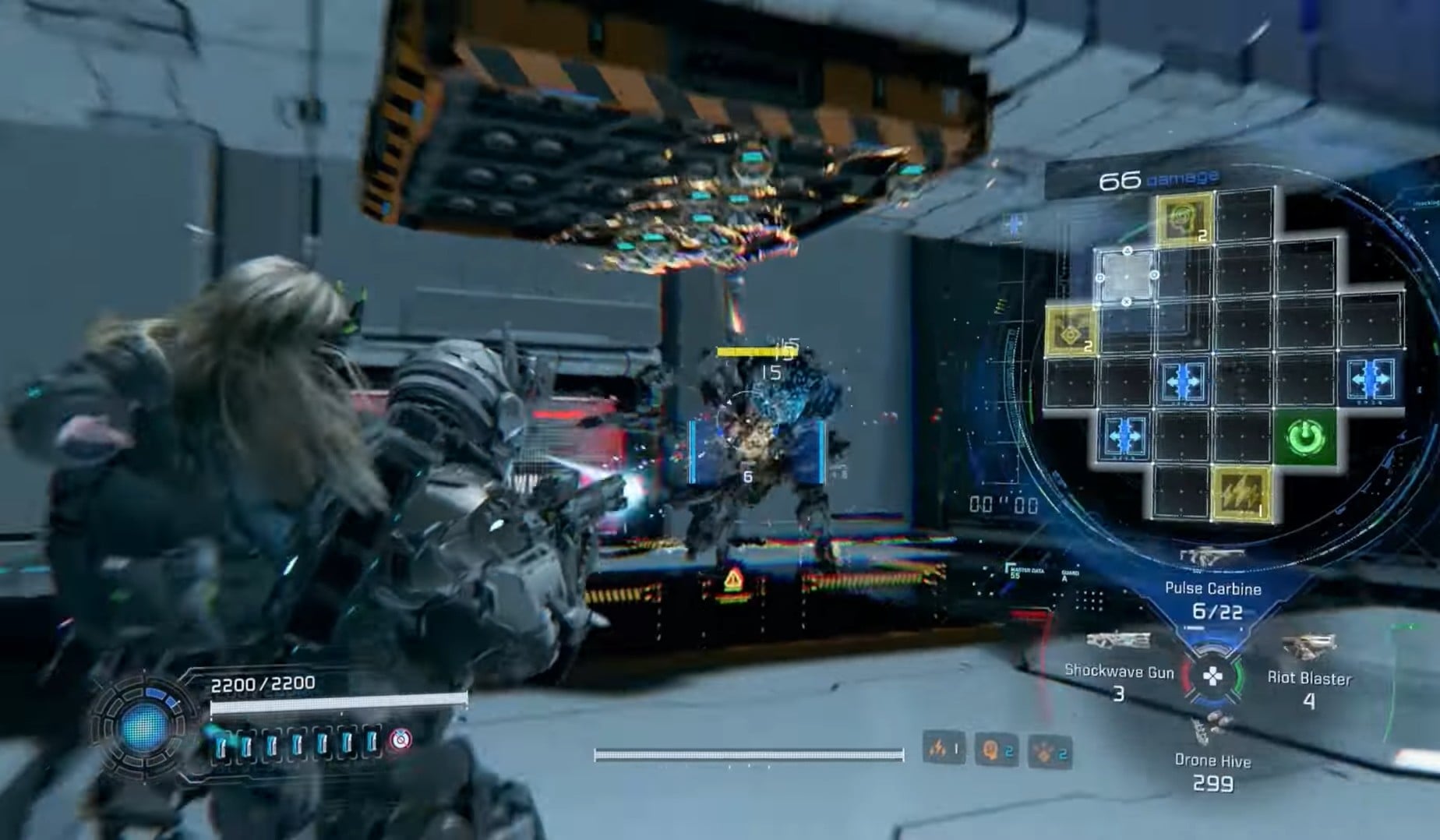The height and width of the screenshot is (840, 1440).
Task: Select the orange head node stock icon
Action: (996, 750)
